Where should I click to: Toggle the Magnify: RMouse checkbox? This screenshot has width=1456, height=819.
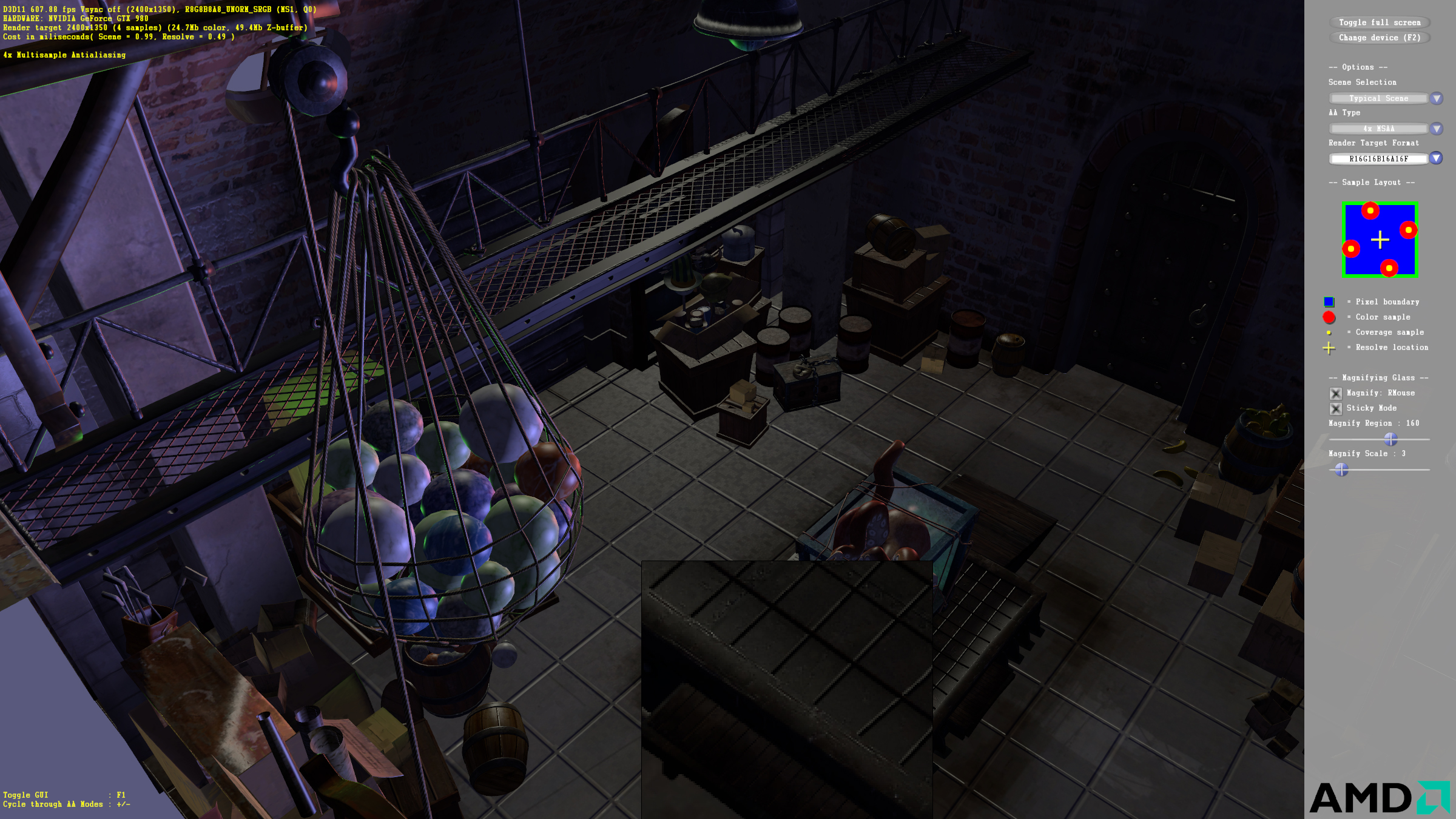[x=1335, y=393]
